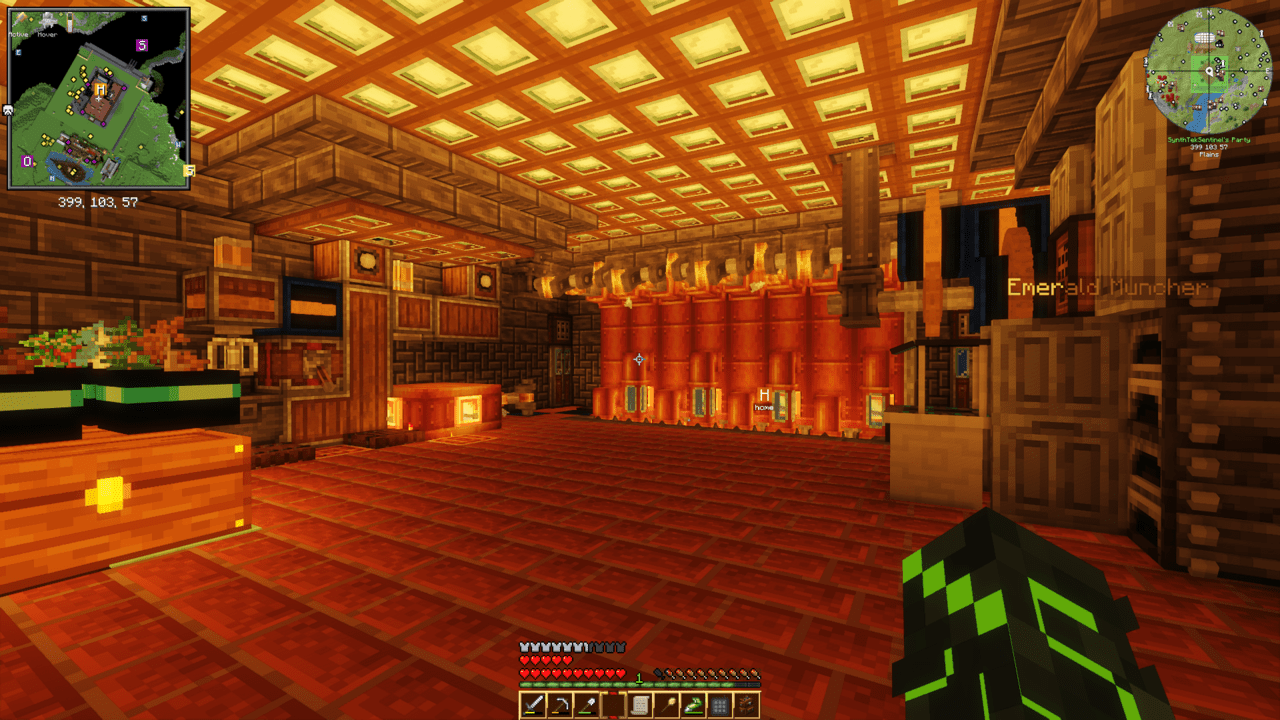1280x720 pixels.
Task: Expand the square minimap to fullscreen
Action: coord(100,98)
